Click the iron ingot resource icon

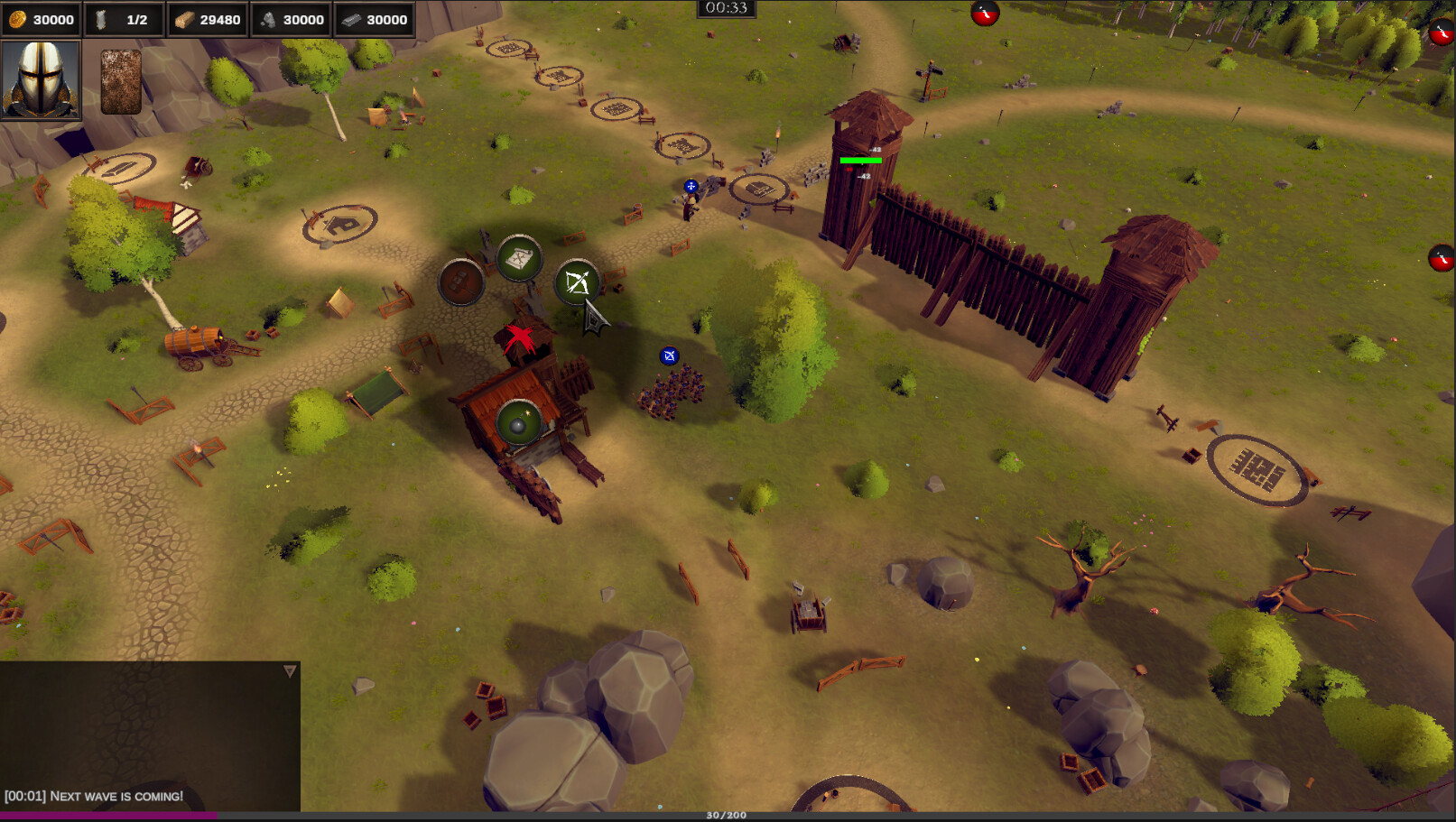coord(348,19)
